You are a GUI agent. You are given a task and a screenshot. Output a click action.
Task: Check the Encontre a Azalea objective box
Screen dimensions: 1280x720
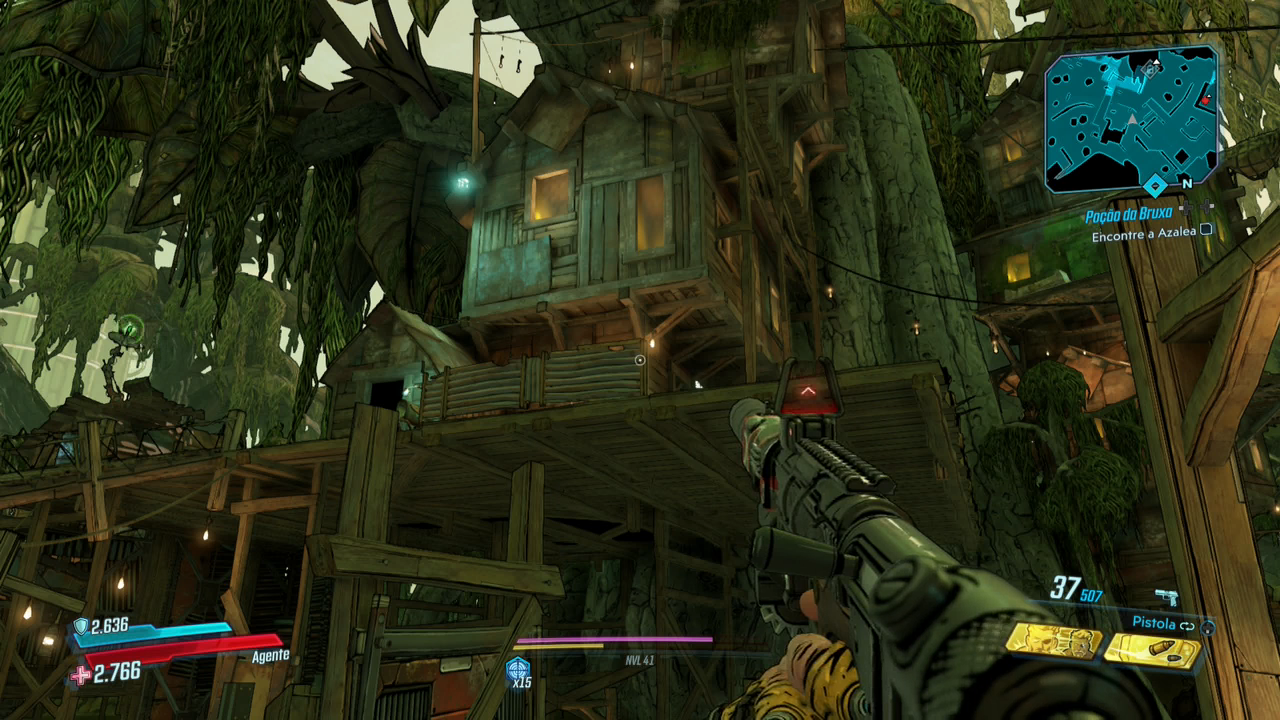click(1206, 231)
